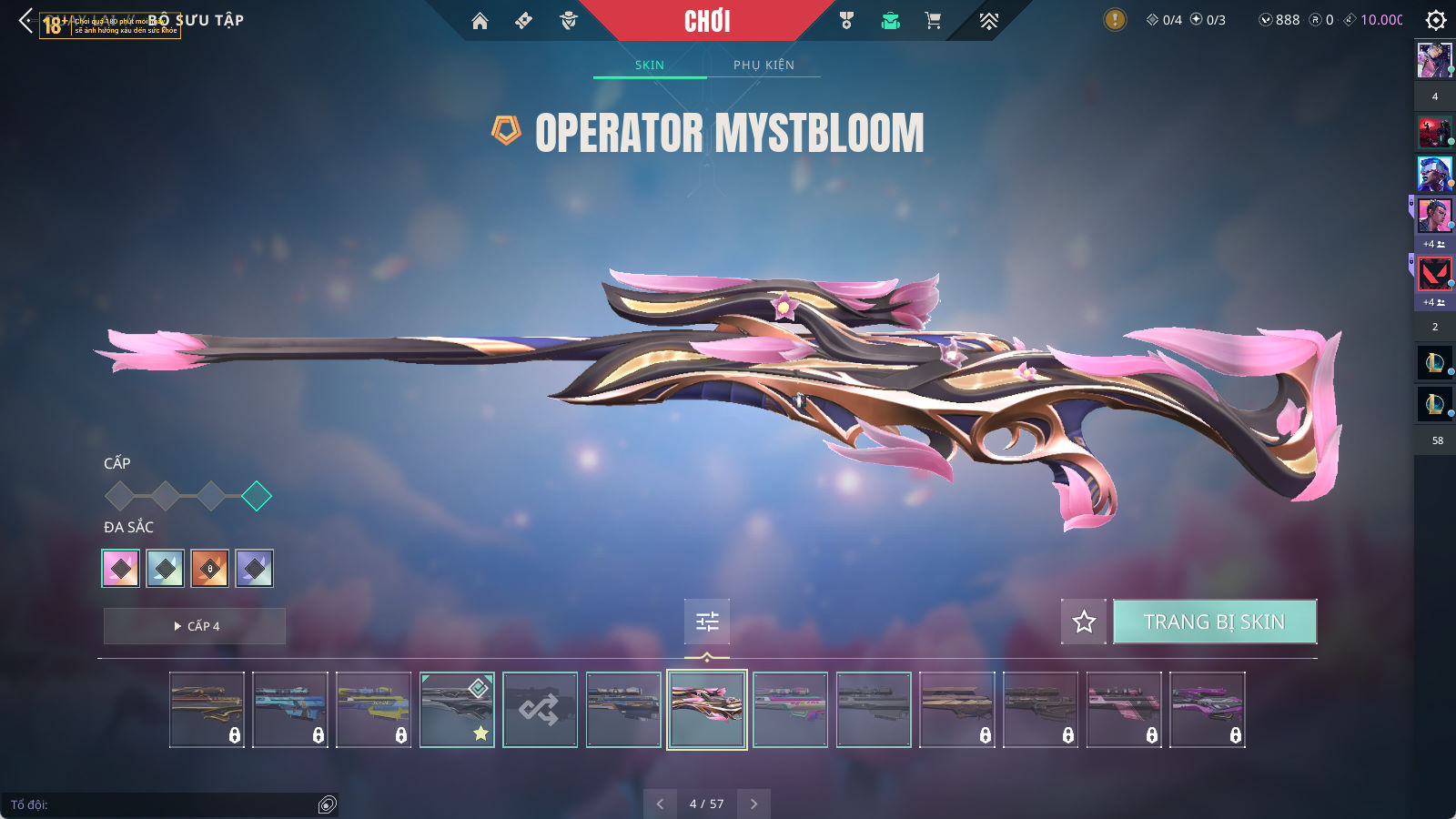Image resolution: width=1456 pixels, height=819 pixels.
Task: Go to the previous skin page
Action: 660,804
